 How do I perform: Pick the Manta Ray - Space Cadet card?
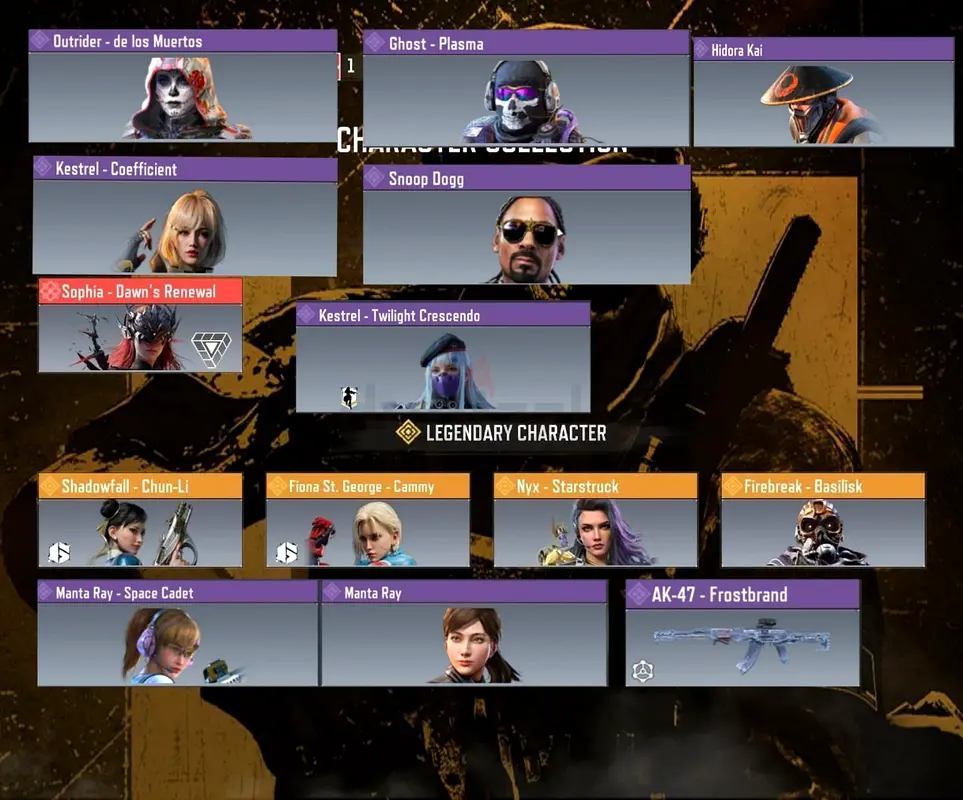[177, 634]
